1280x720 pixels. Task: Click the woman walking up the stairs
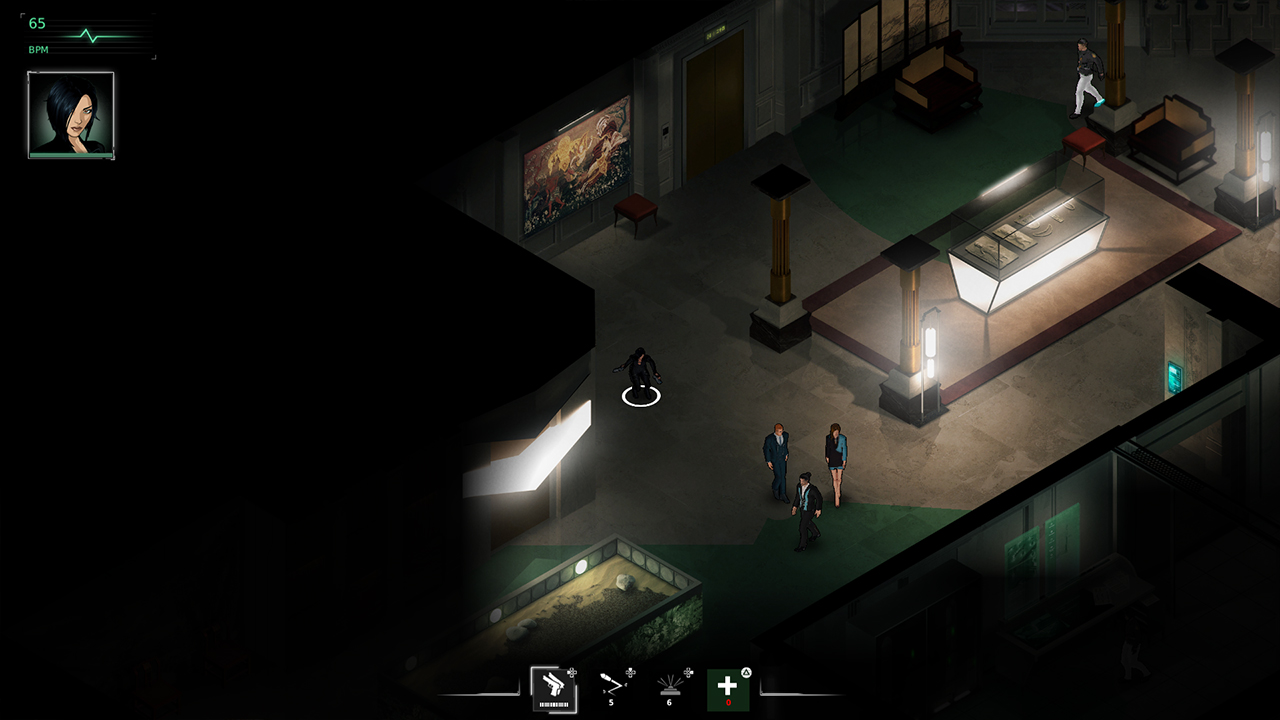pyautogui.click(x=1088, y=75)
